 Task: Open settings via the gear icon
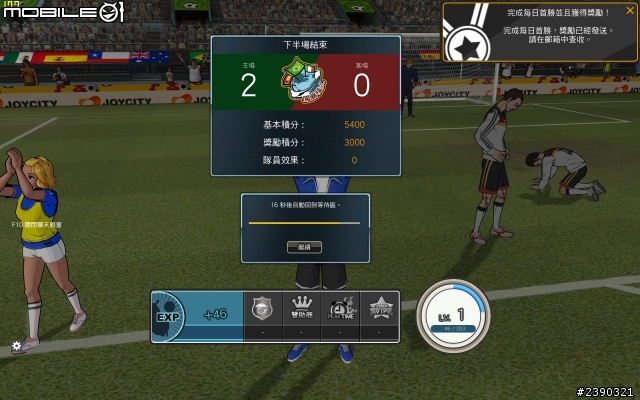tap(16, 346)
